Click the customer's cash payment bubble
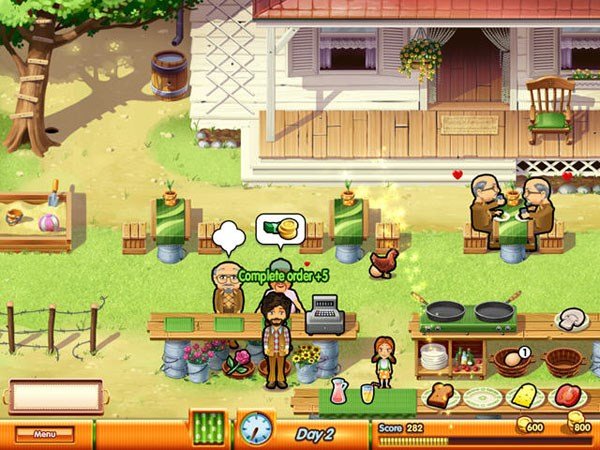The image size is (600, 450). 279,231
